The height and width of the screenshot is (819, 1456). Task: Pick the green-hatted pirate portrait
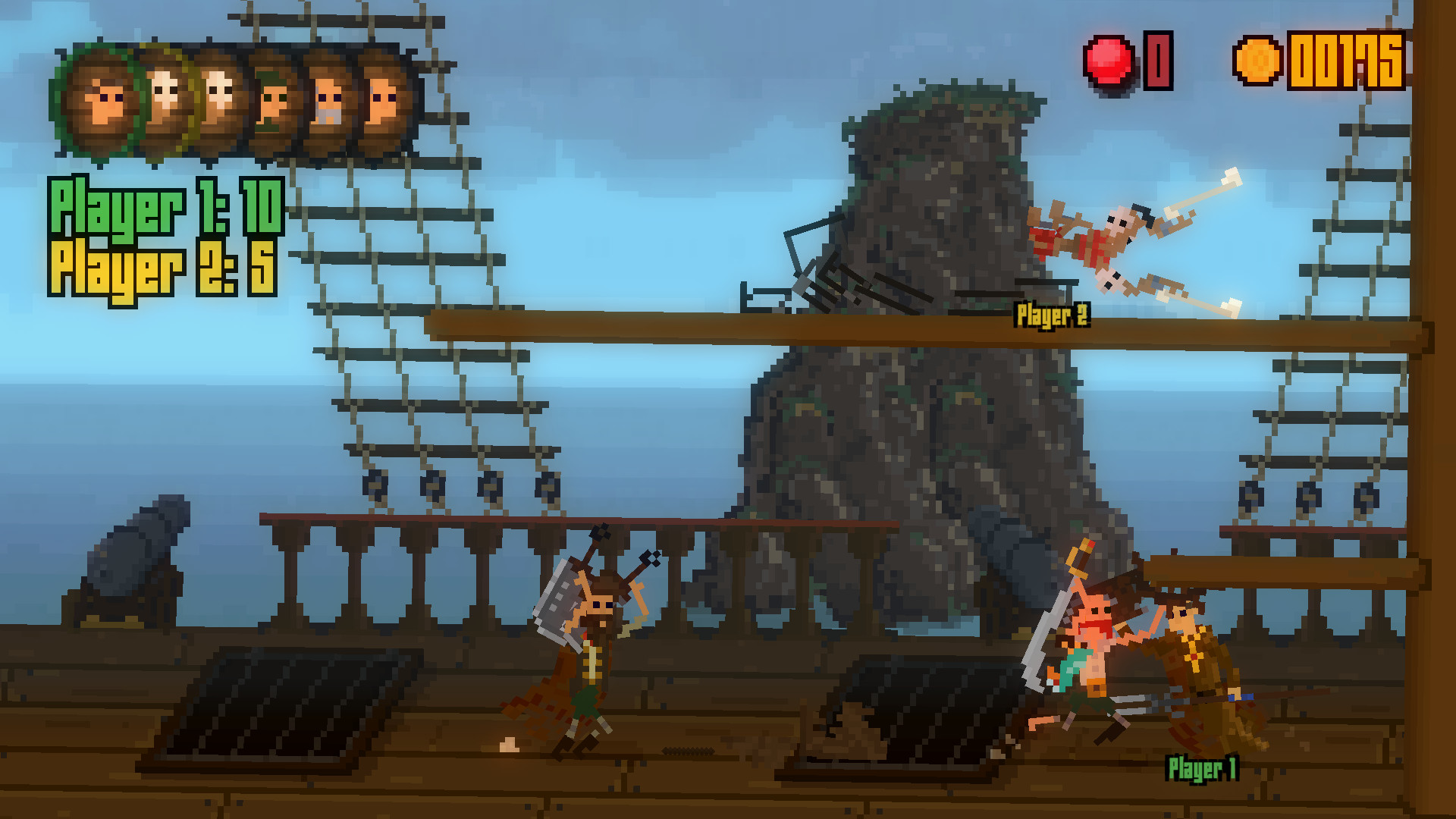pos(275,101)
